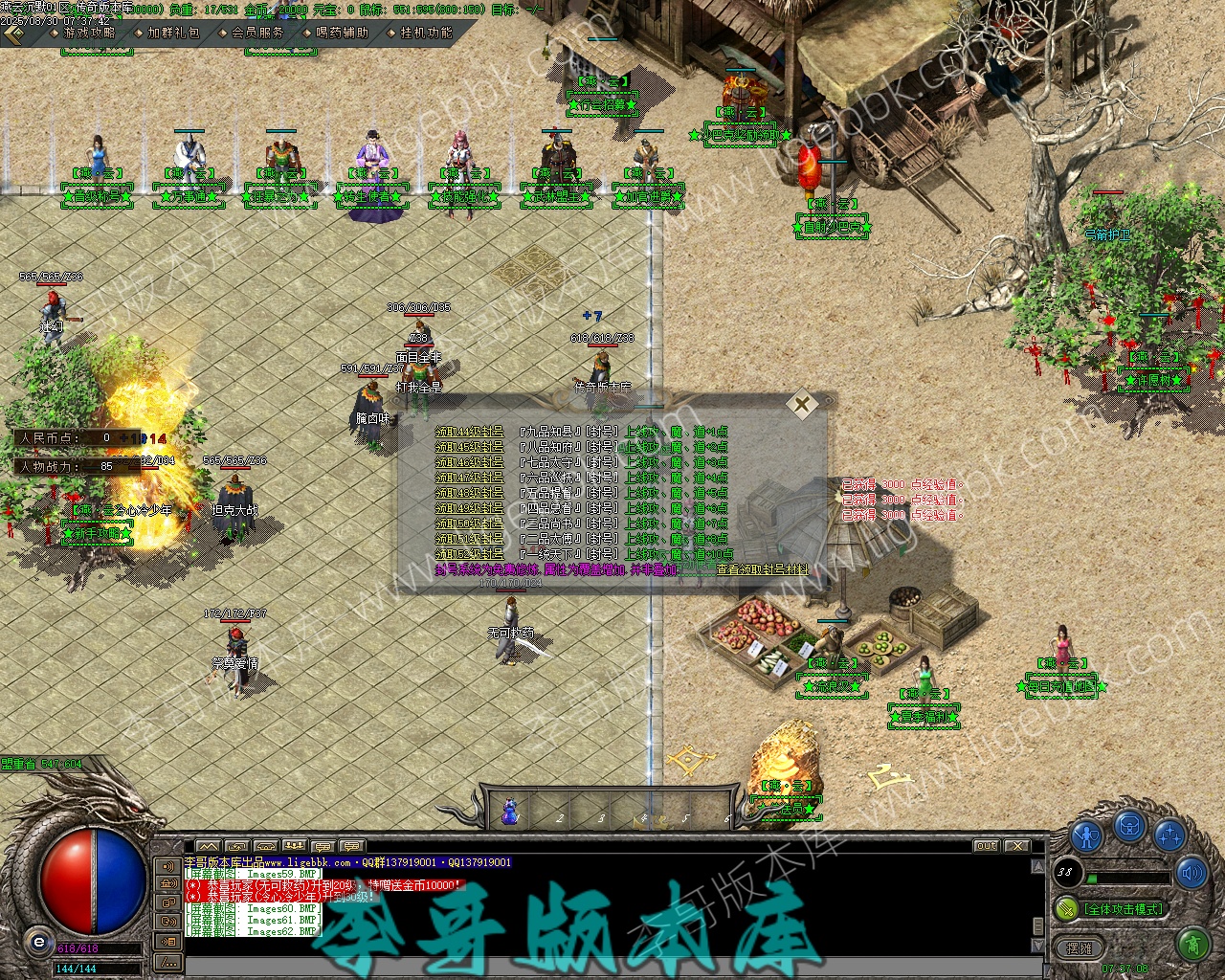Image resolution: width=1225 pixels, height=980 pixels.
Task: Close the chat panel with its X button
Action: 1016,846
